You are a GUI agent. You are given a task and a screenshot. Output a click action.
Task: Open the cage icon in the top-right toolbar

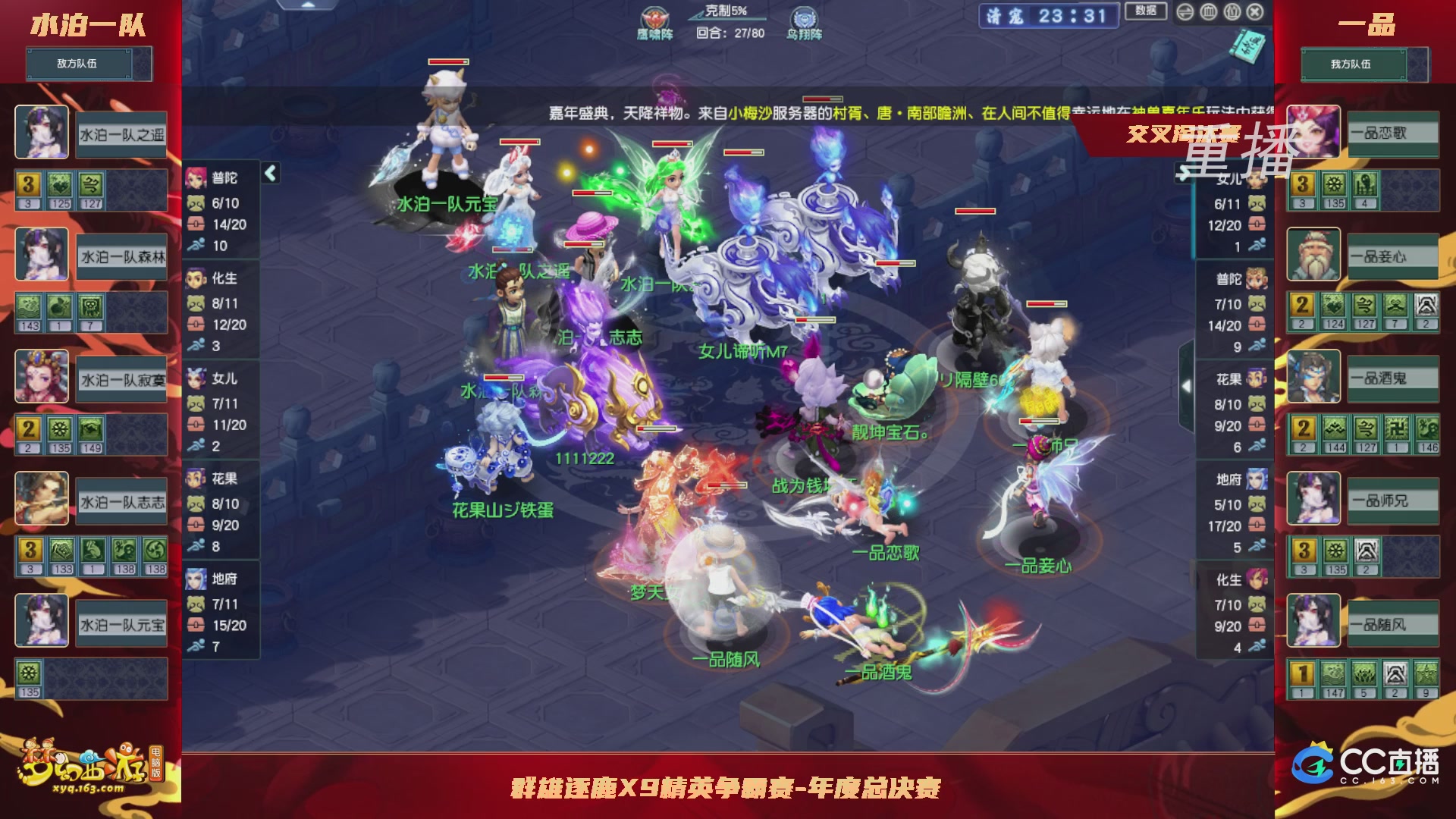tap(1208, 13)
